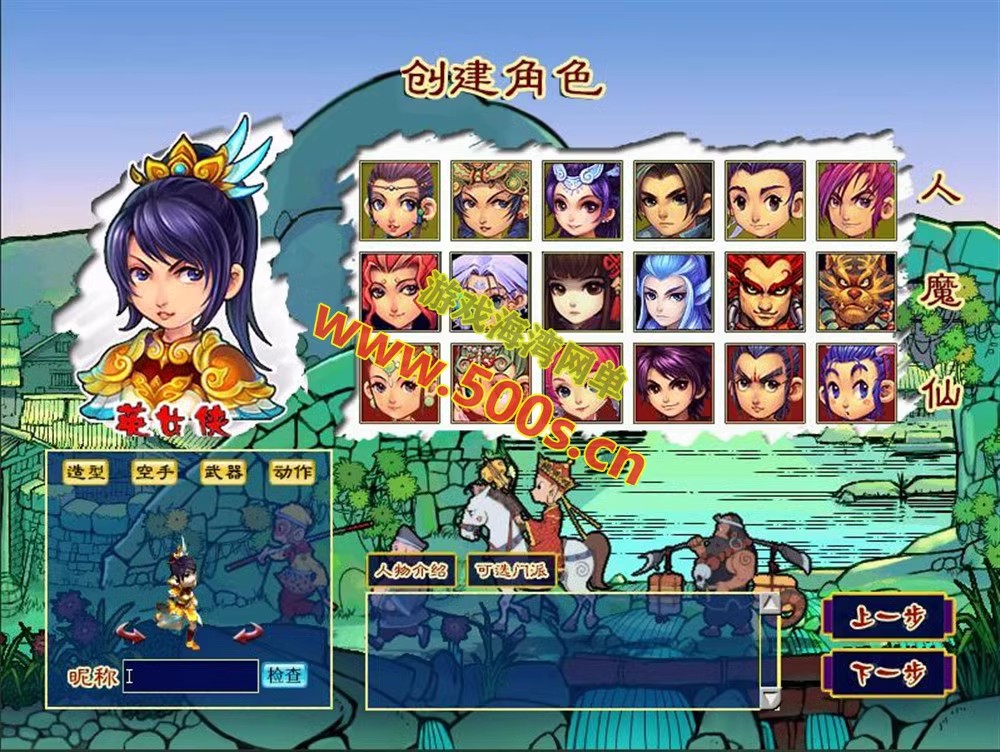The width and height of the screenshot is (1000, 752).
Task: Open the 可选门派 tab
Action: click(x=511, y=571)
